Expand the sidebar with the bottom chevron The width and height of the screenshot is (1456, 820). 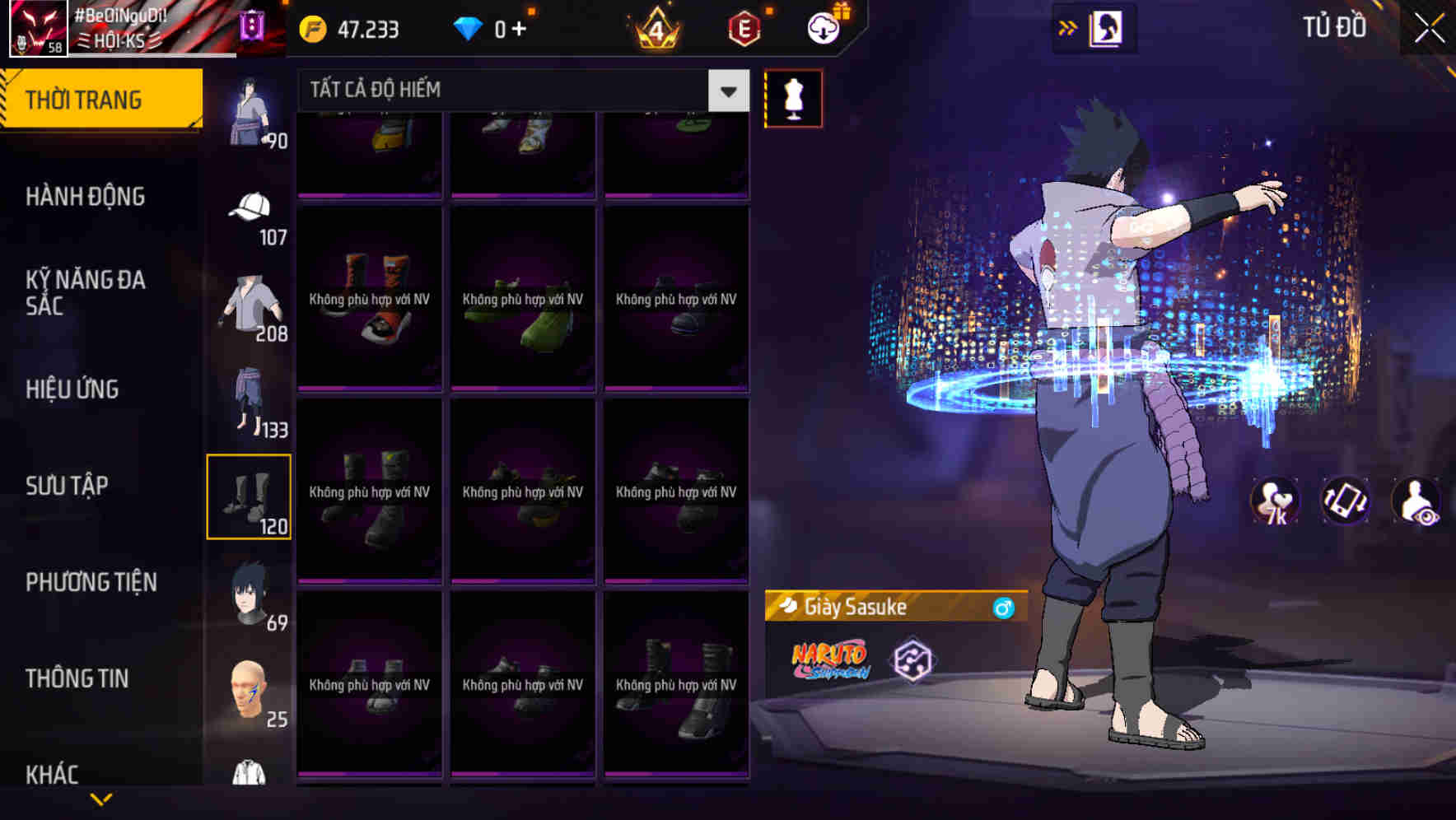(101, 800)
